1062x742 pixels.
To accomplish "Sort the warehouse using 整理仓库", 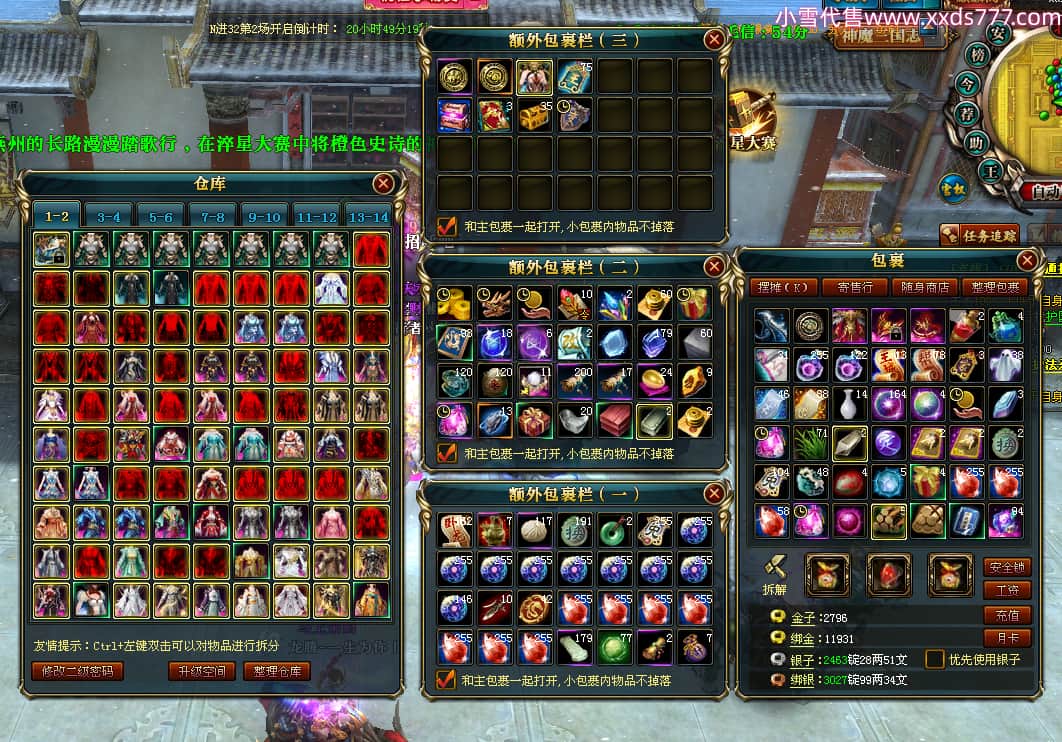I will pos(277,671).
